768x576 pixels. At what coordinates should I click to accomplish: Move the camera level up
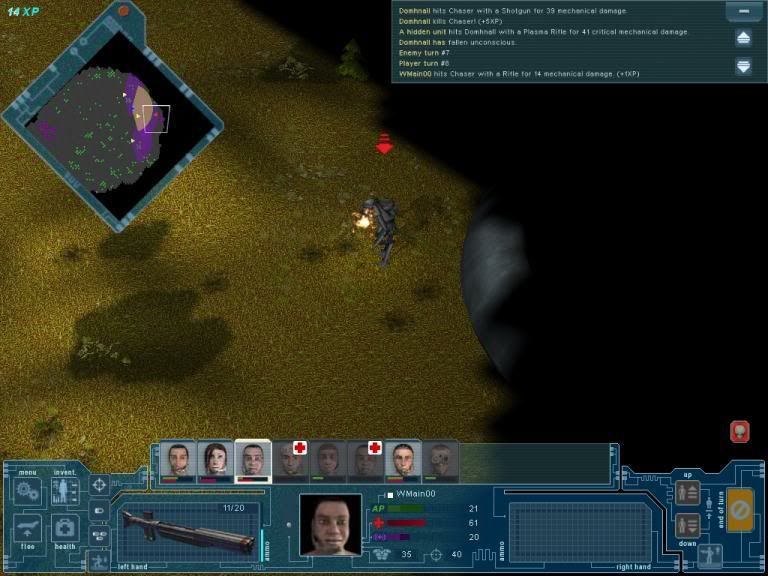coord(687,492)
